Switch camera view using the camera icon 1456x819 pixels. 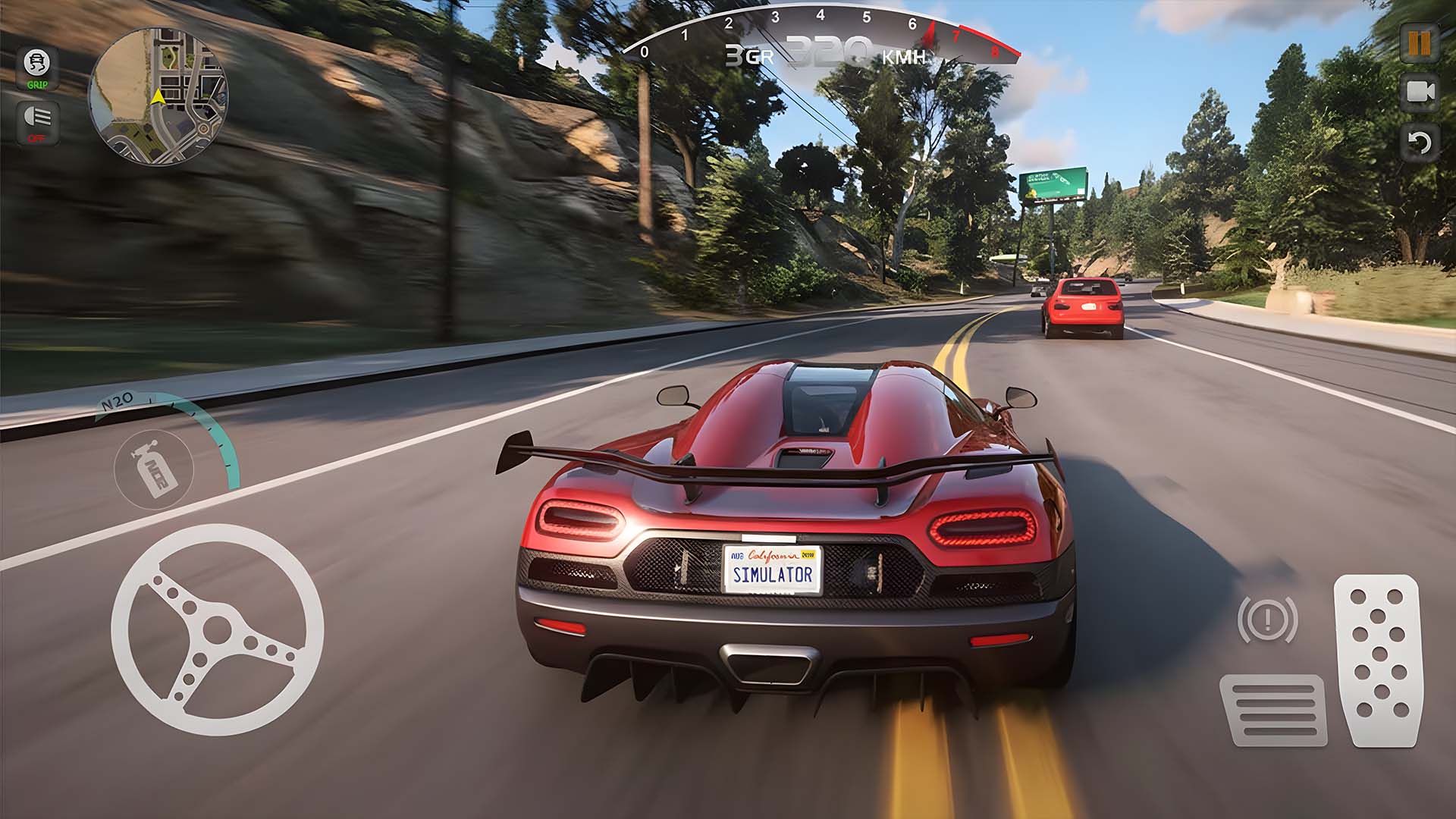click(1420, 93)
